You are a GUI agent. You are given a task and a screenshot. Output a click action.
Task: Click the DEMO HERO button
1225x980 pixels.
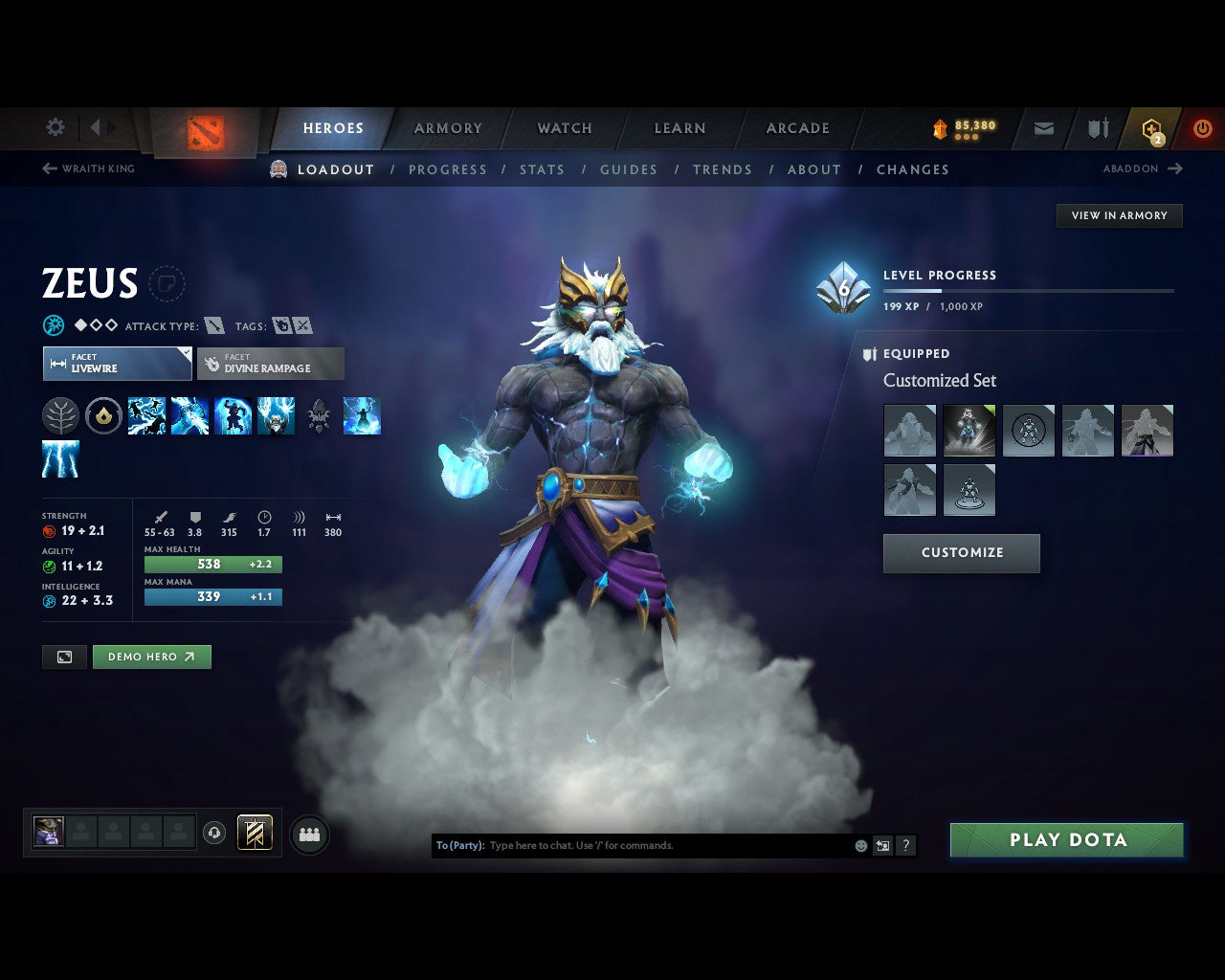coord(151,657)
